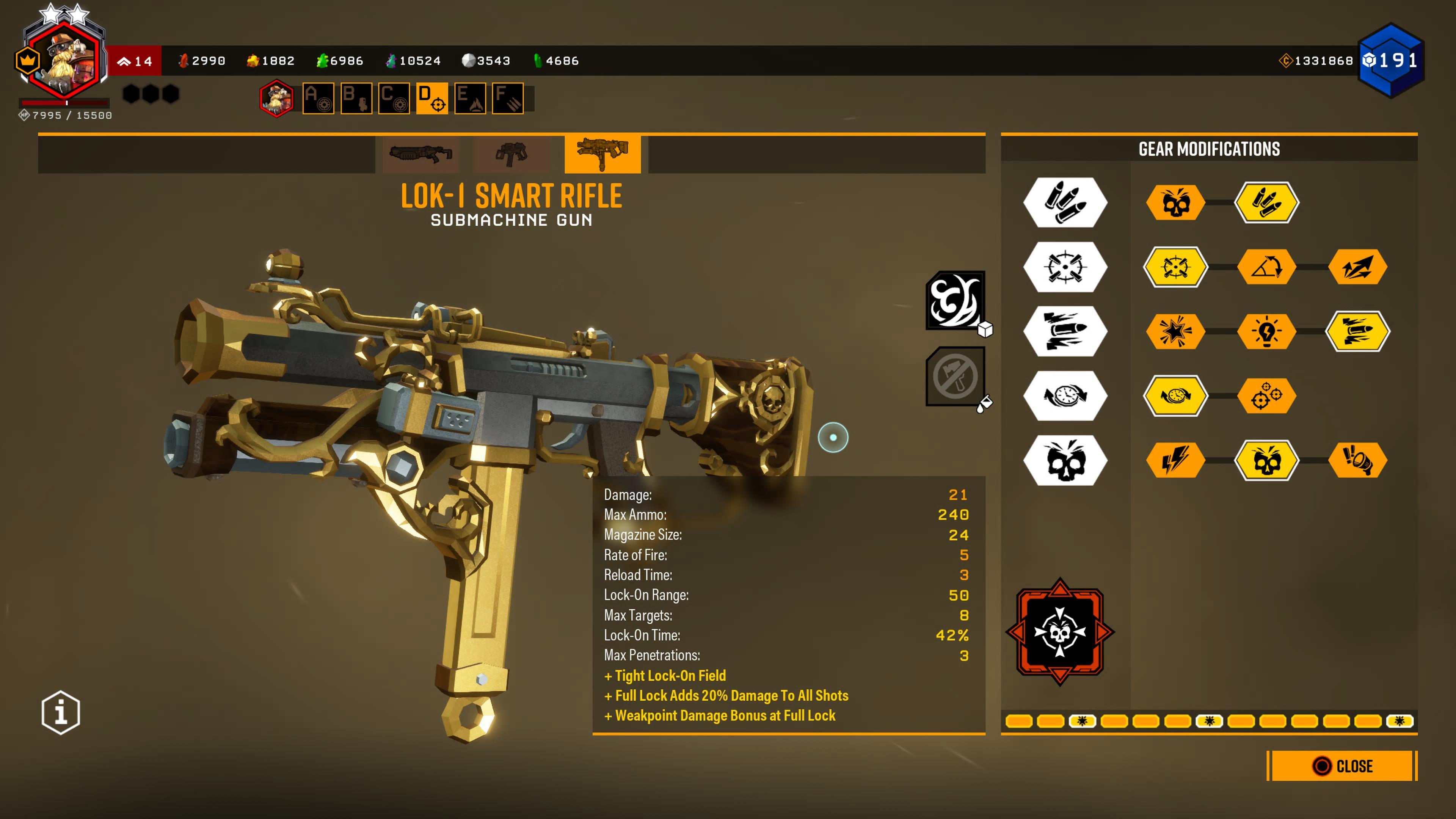Choose loadout slot A
This screenshot has height=819, width=1456.
click(x=318, y=98)
